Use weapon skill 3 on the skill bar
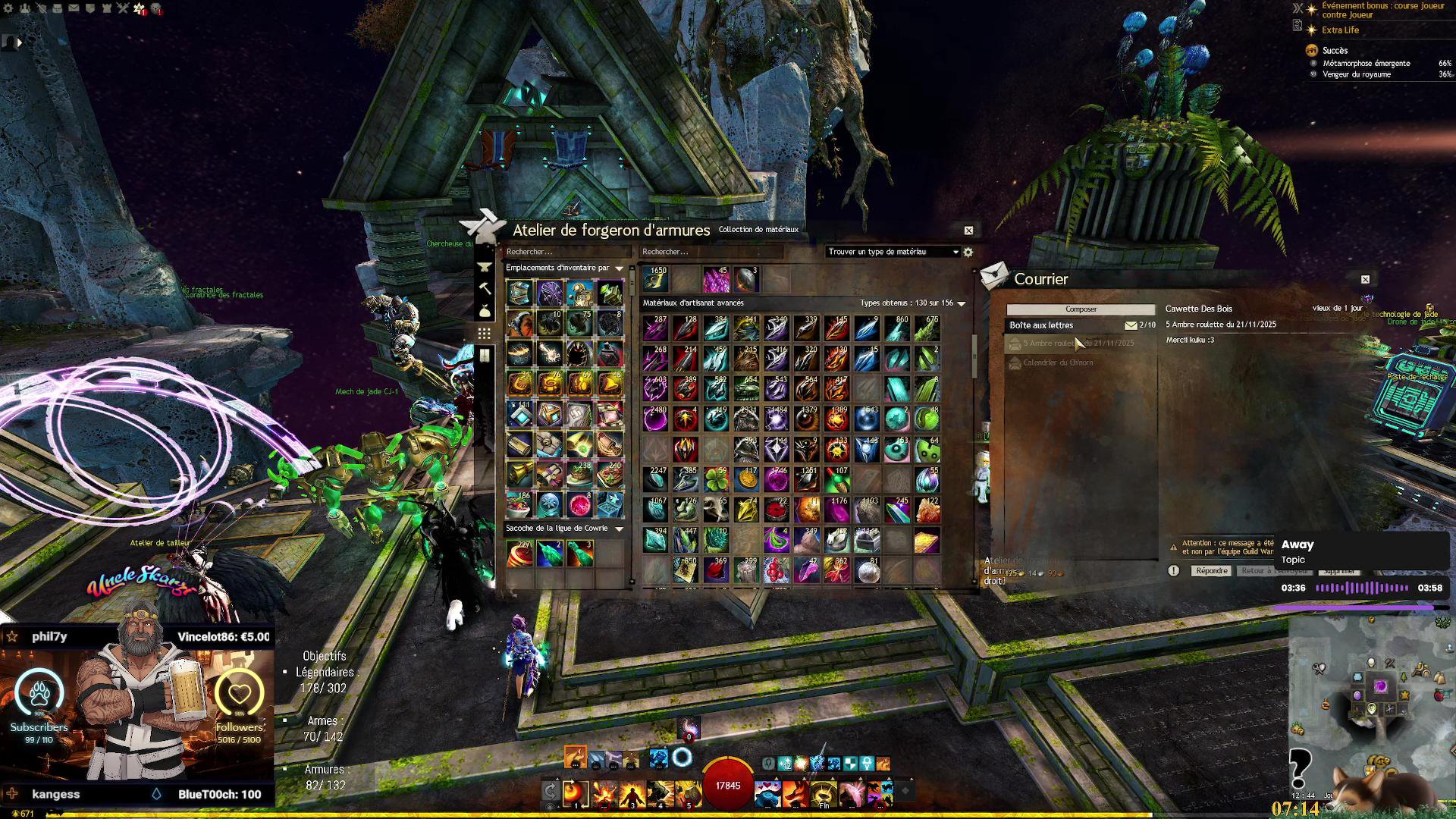The width and height of the screenshot is (1456, 819). click(x=632, y=792)
